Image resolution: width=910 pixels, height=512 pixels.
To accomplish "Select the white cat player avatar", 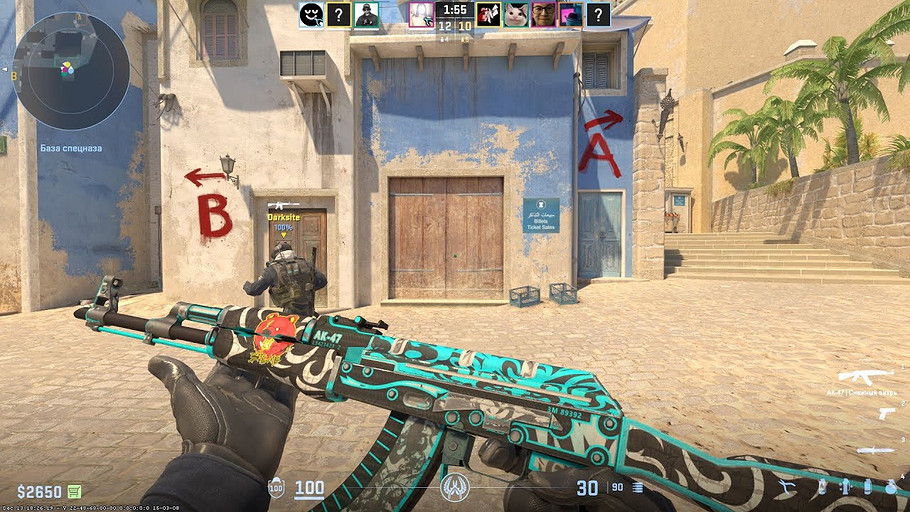I will tap(516, 14).
